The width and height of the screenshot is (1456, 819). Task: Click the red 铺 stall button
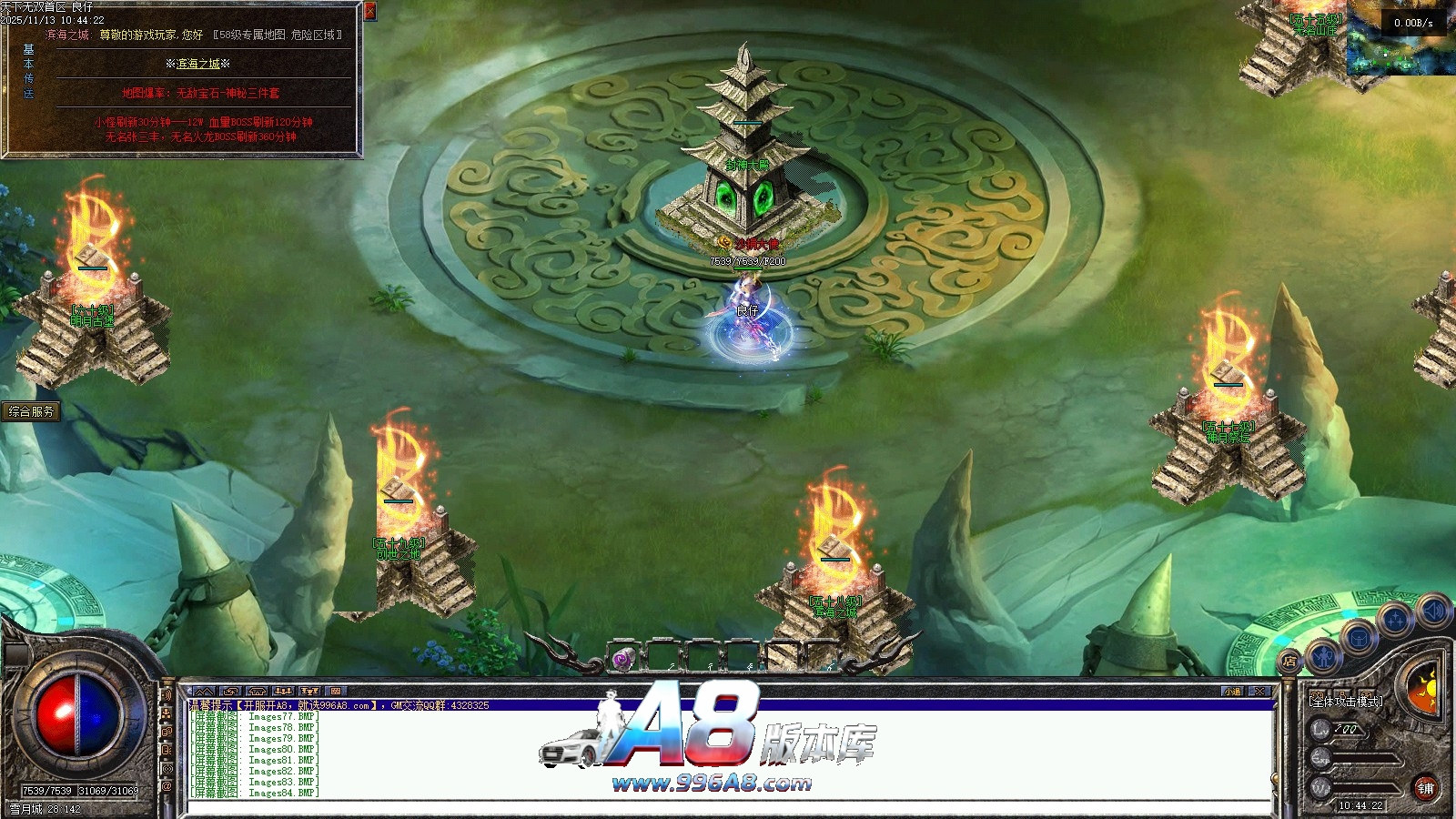click(1425, 788)
